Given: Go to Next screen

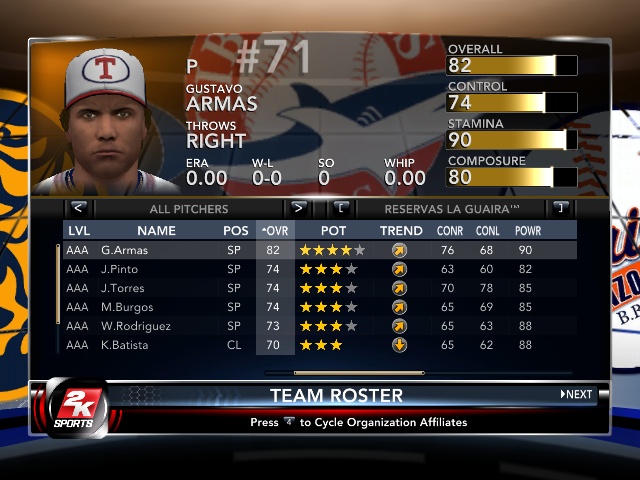Looking at the screenshot, I should [x=577, y=394].
